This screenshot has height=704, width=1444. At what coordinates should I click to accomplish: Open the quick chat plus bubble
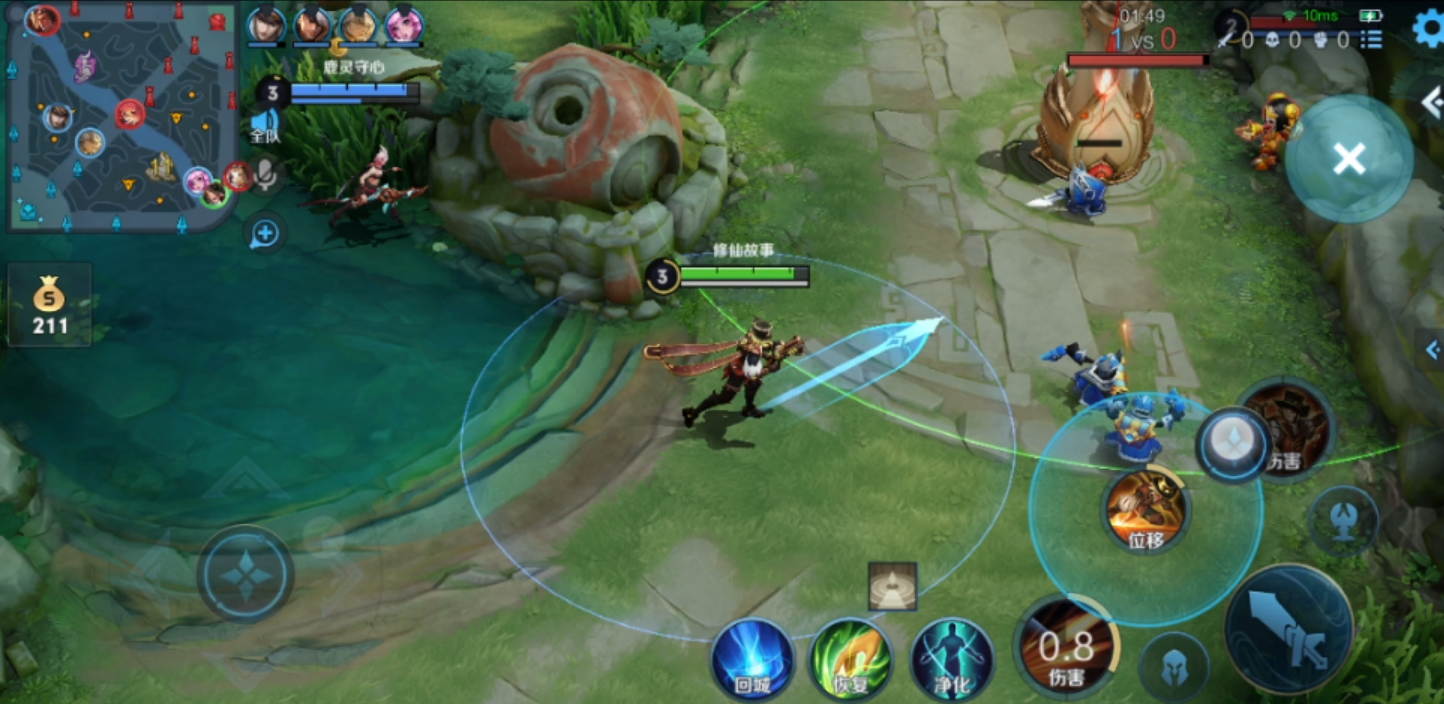(265, 234)
